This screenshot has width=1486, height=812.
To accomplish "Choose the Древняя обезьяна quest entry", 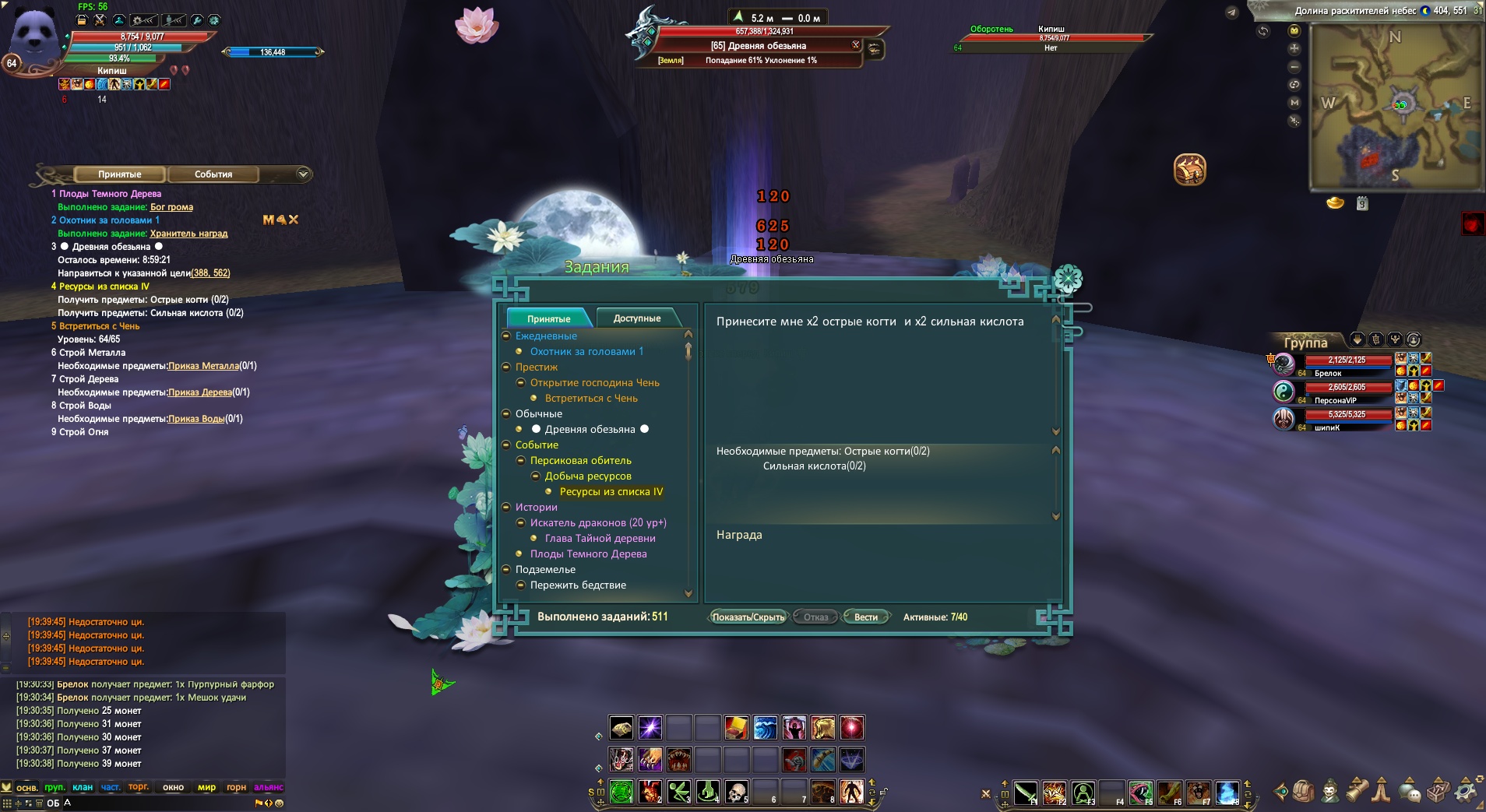I will click(590, 430).
